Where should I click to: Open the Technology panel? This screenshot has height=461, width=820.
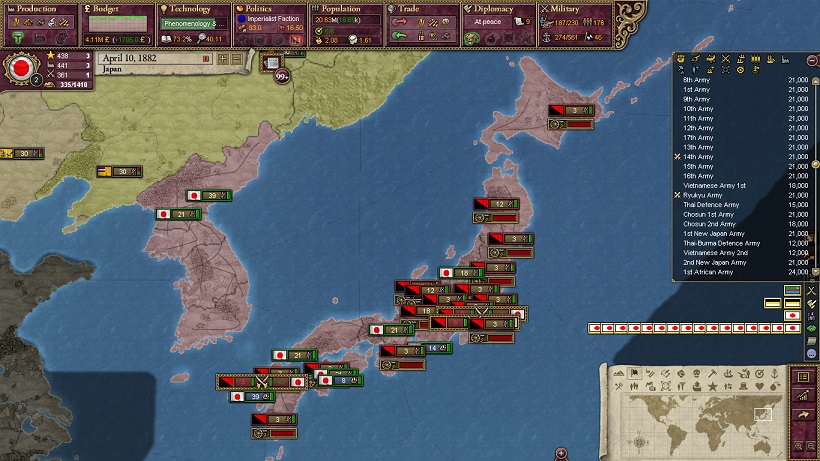click(190, 9)
